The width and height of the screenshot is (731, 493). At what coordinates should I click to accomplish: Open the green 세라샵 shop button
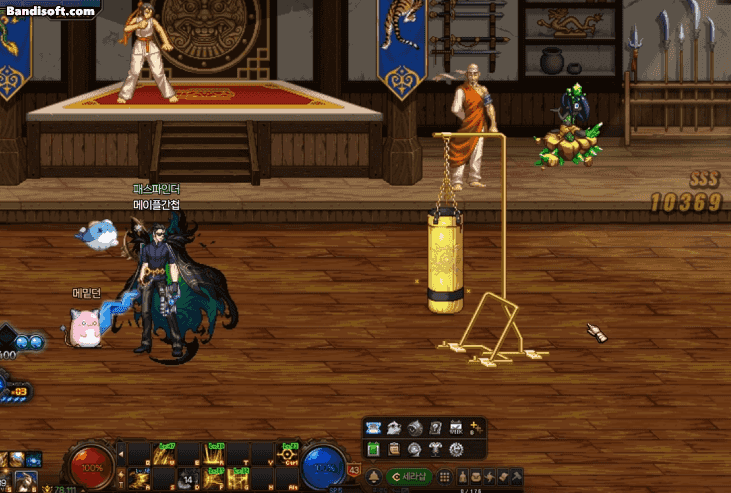coord(408,476)
